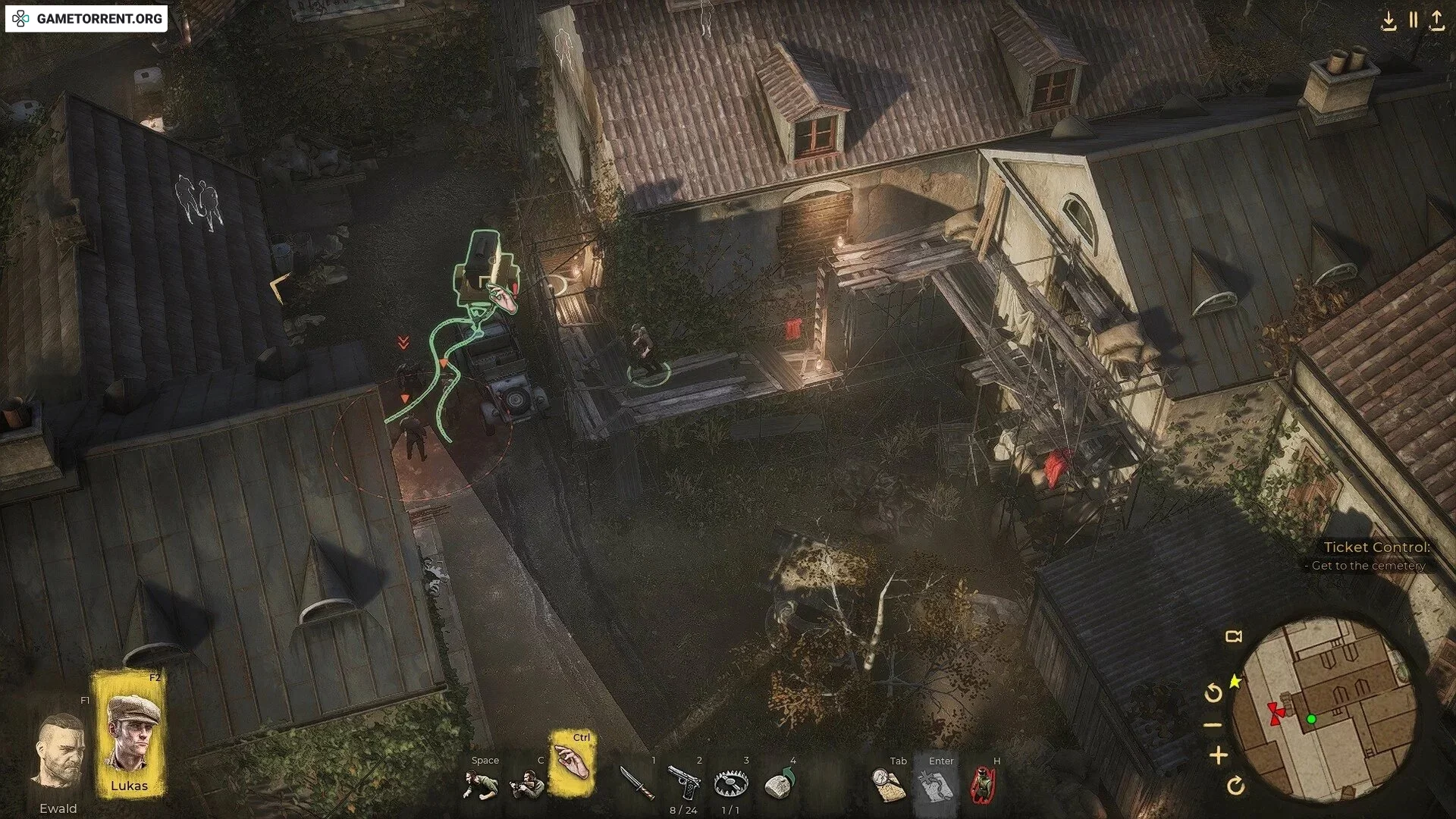Click the circular minimap
This screenshot has width=1456, height=819.
click(x=1324, y=709)
